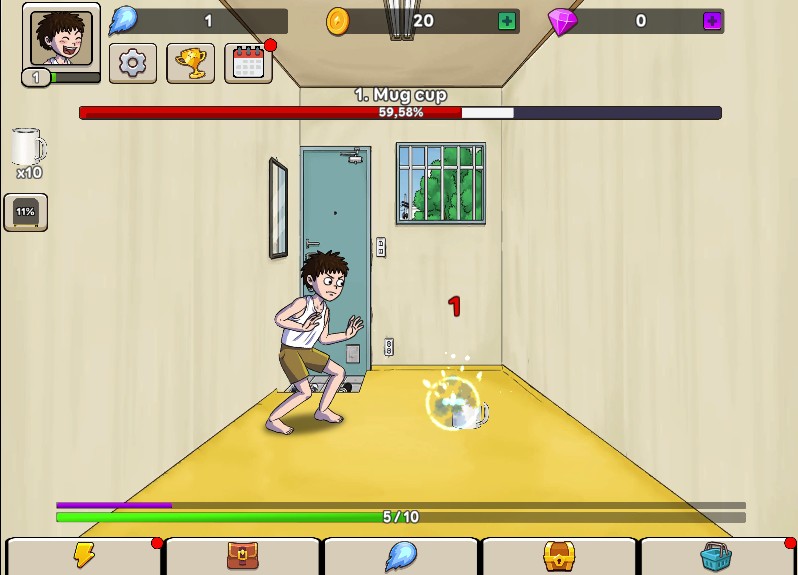
Task: Open the shopping basket store tab
Action: coord(716,556)
